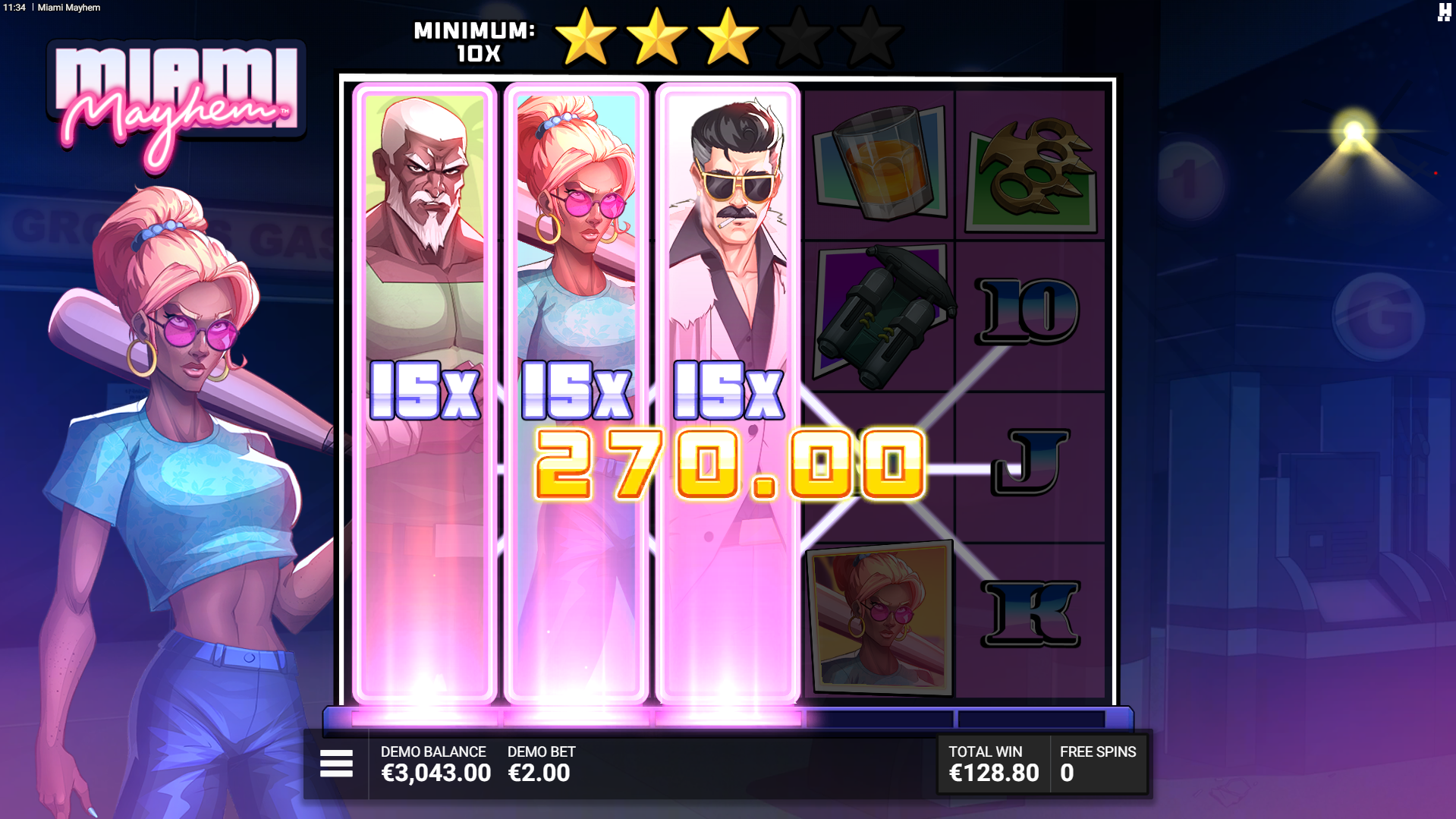The width and height of the screenshot is (1456, 819).
Task: Click the Hacksaw logo icon
Action: [1444, 12]
